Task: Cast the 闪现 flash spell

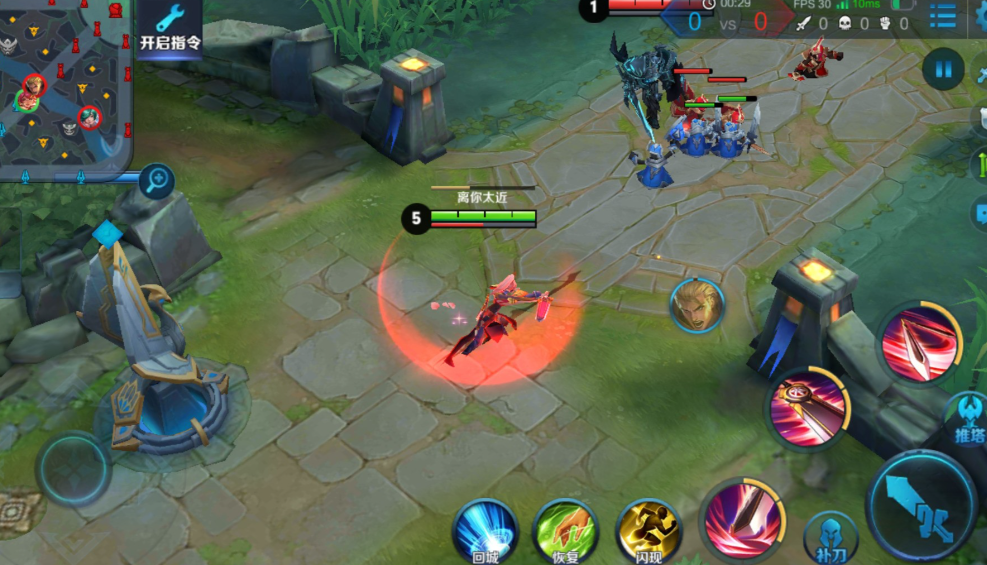Action: click(x=648, y=530)
